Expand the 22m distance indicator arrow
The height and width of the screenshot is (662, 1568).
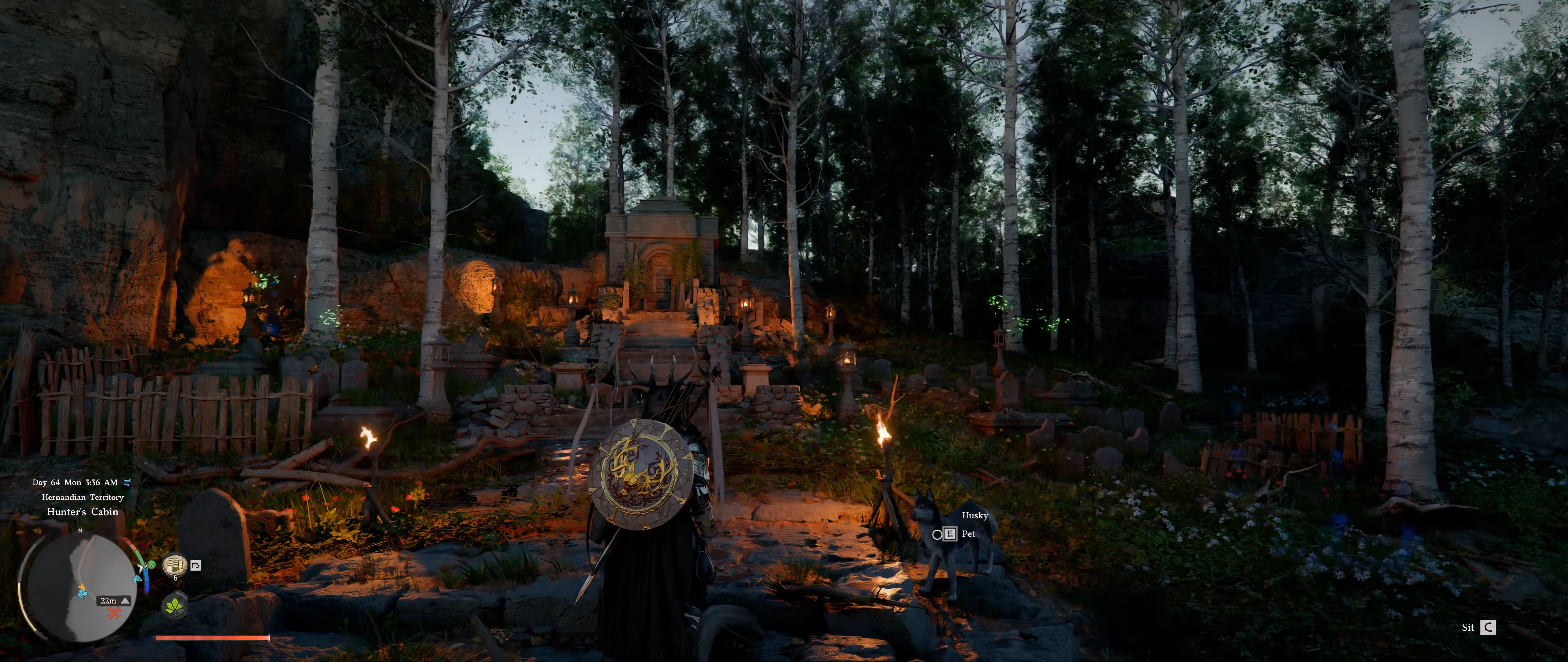(126, 602)
